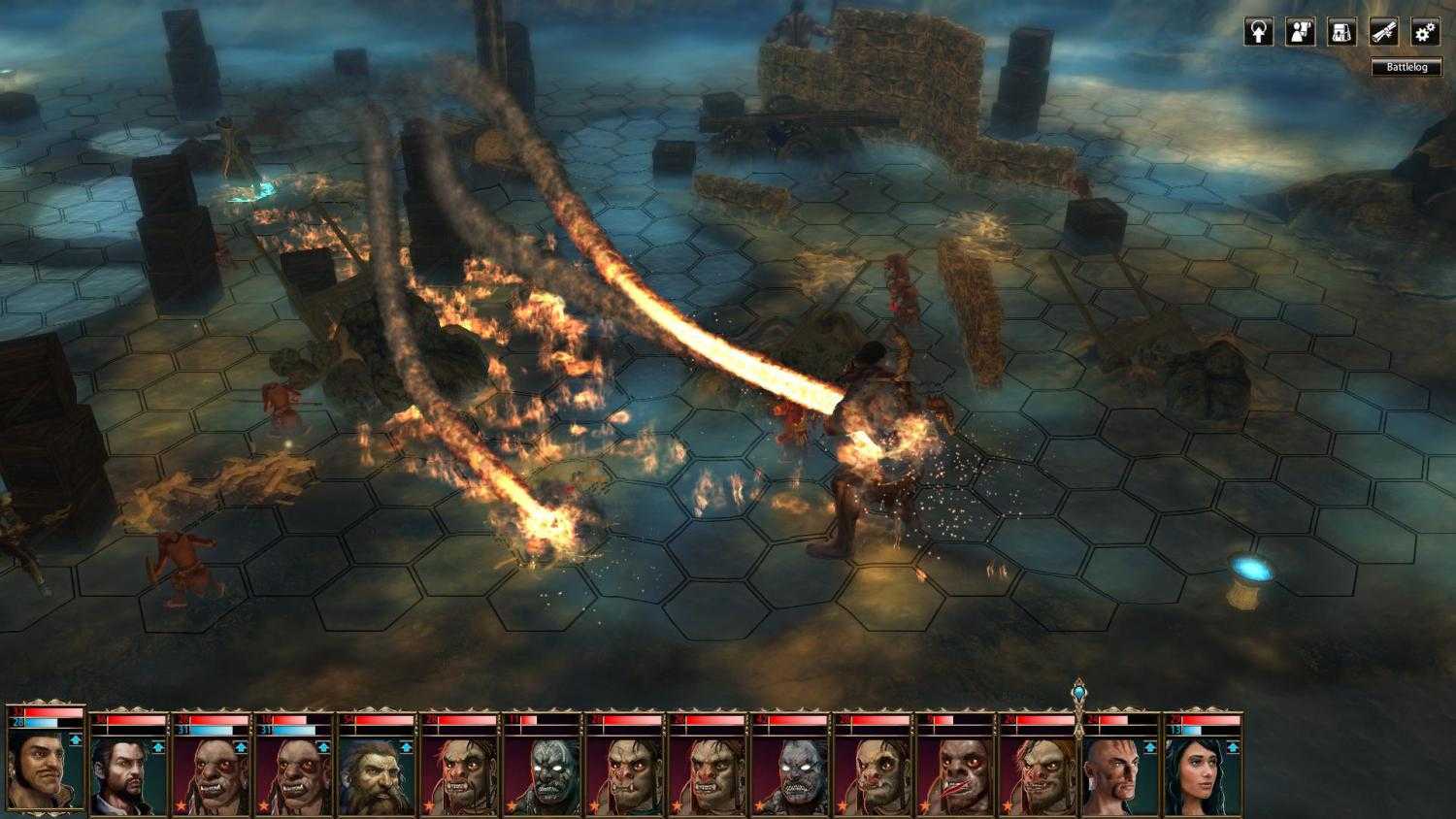Click the staff icon above the mage portrait
The height and width of the screenshot is (819, 1456).
1080,689
